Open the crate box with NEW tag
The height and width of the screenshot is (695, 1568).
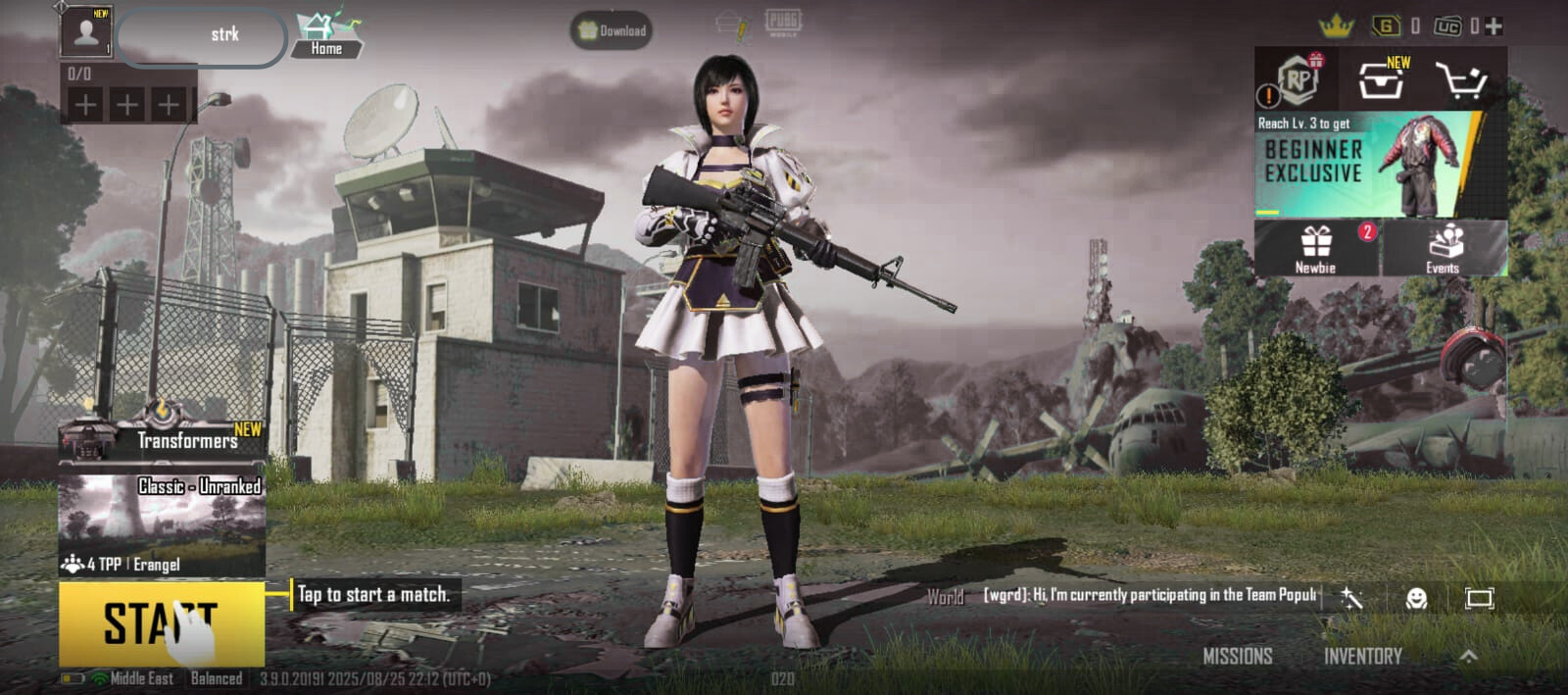(x=1382, y=80)
